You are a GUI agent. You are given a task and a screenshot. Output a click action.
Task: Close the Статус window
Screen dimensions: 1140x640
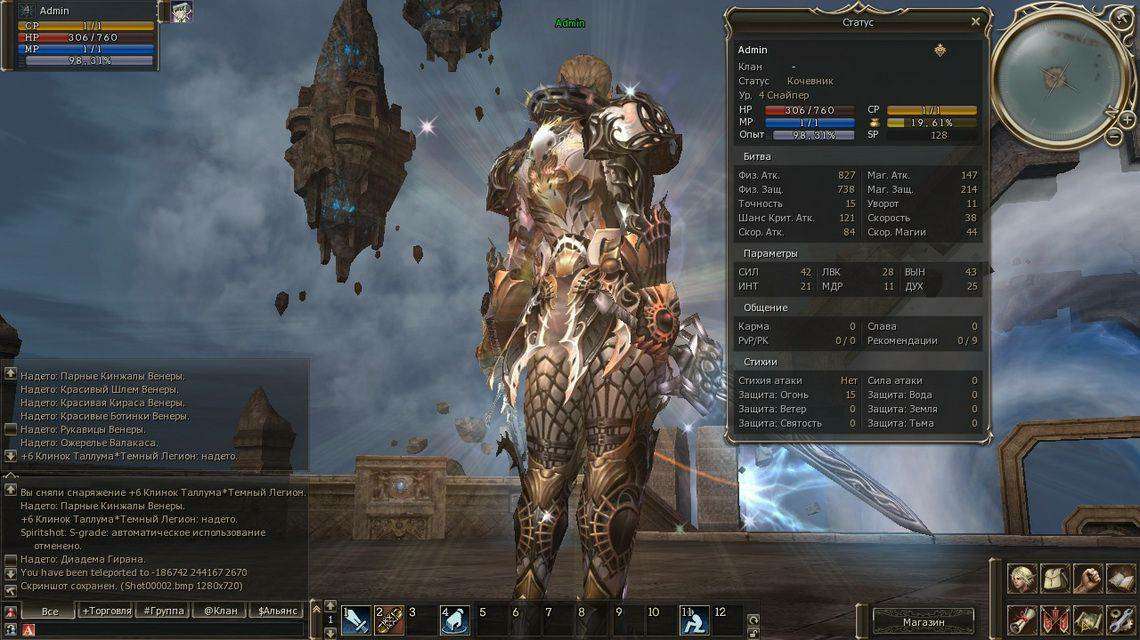pos(975,21)
